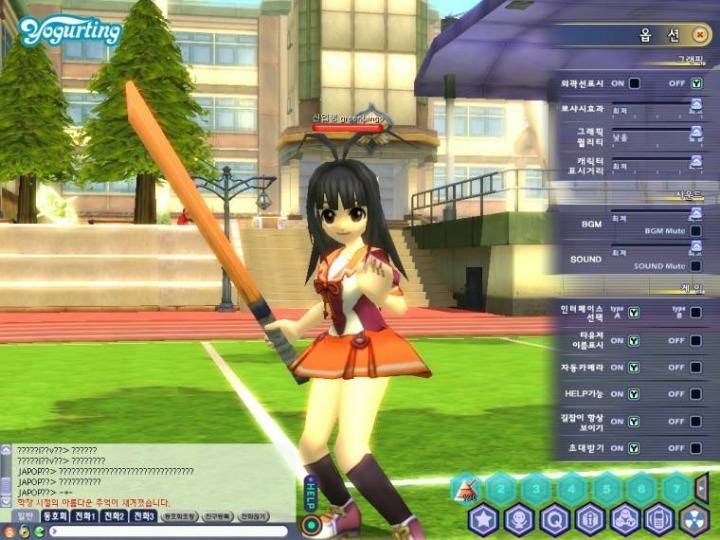This screenshot has height=540, width=720.
Task: Open the mobile phone hexagon button
Action: (x=657, y=520)
